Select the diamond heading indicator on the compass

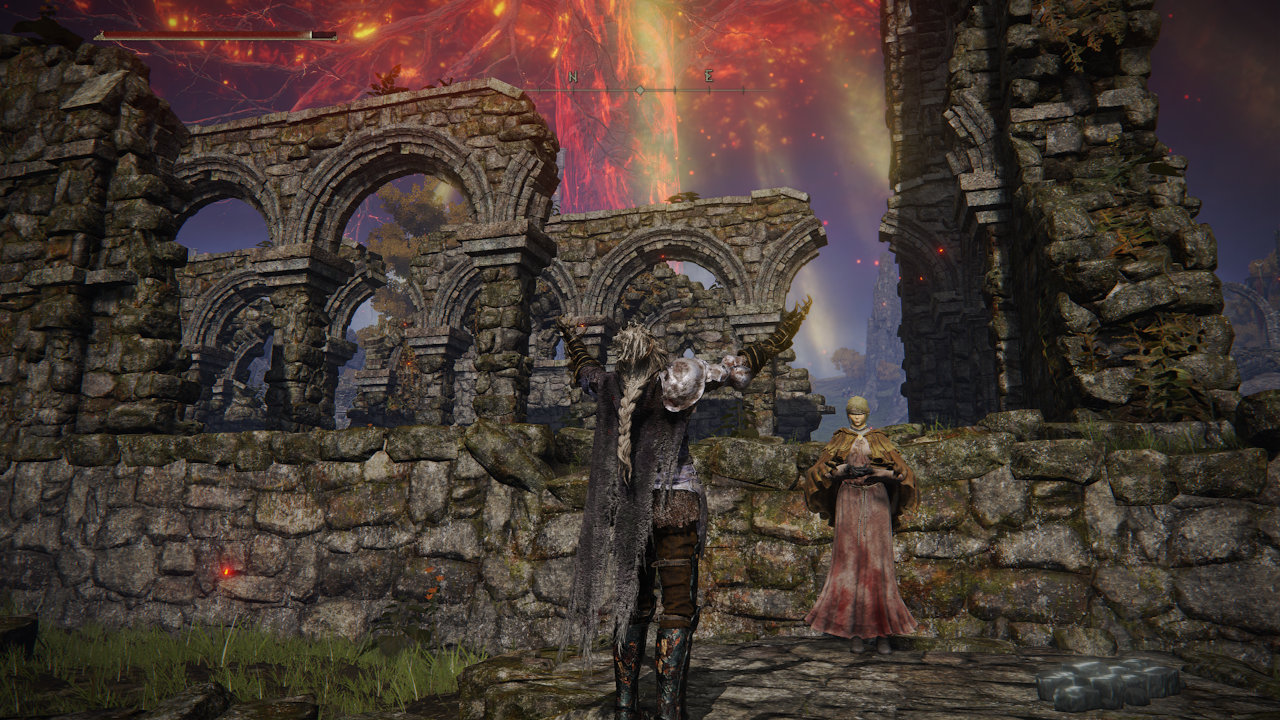click(x=640, y=90)
